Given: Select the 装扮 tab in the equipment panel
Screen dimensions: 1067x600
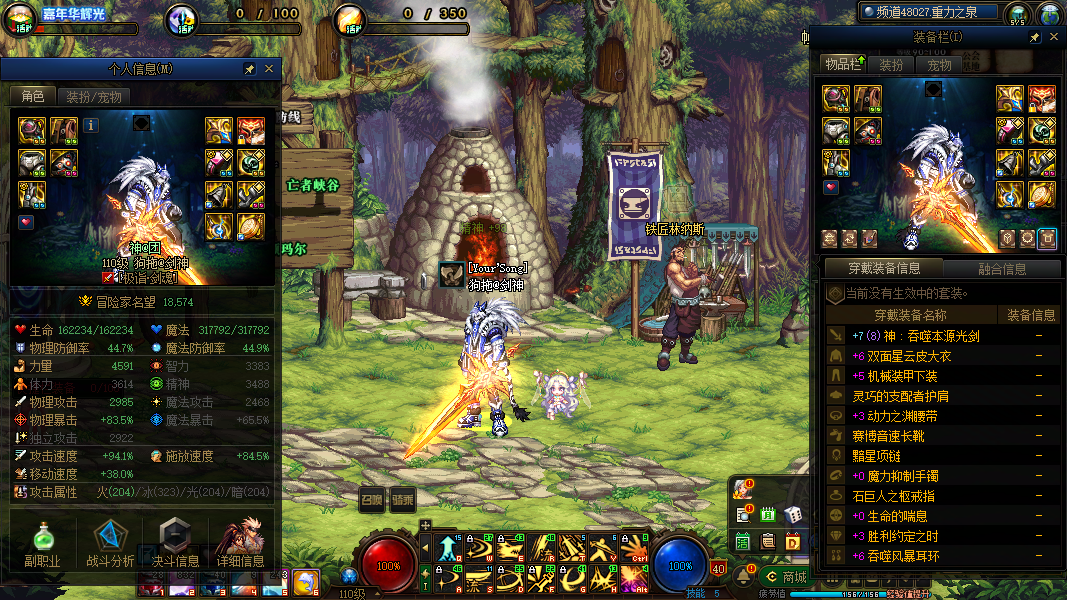Looking at the screenshot, I should pyautogui.click(x=891, y=65).
